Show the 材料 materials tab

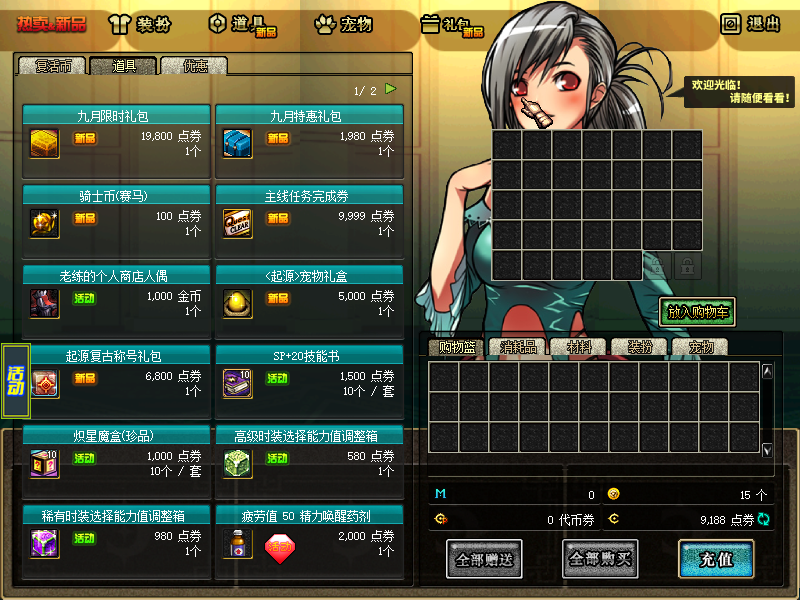click(x=579, y=347)
